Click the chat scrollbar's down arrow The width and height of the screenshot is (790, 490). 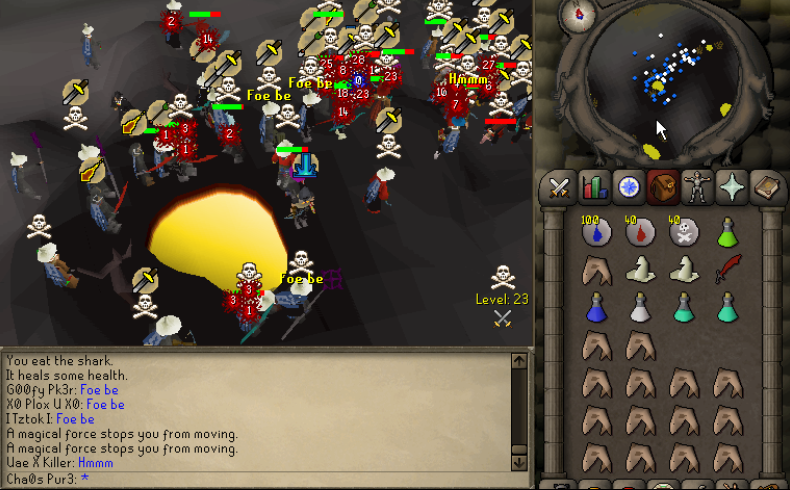[518, 462]
